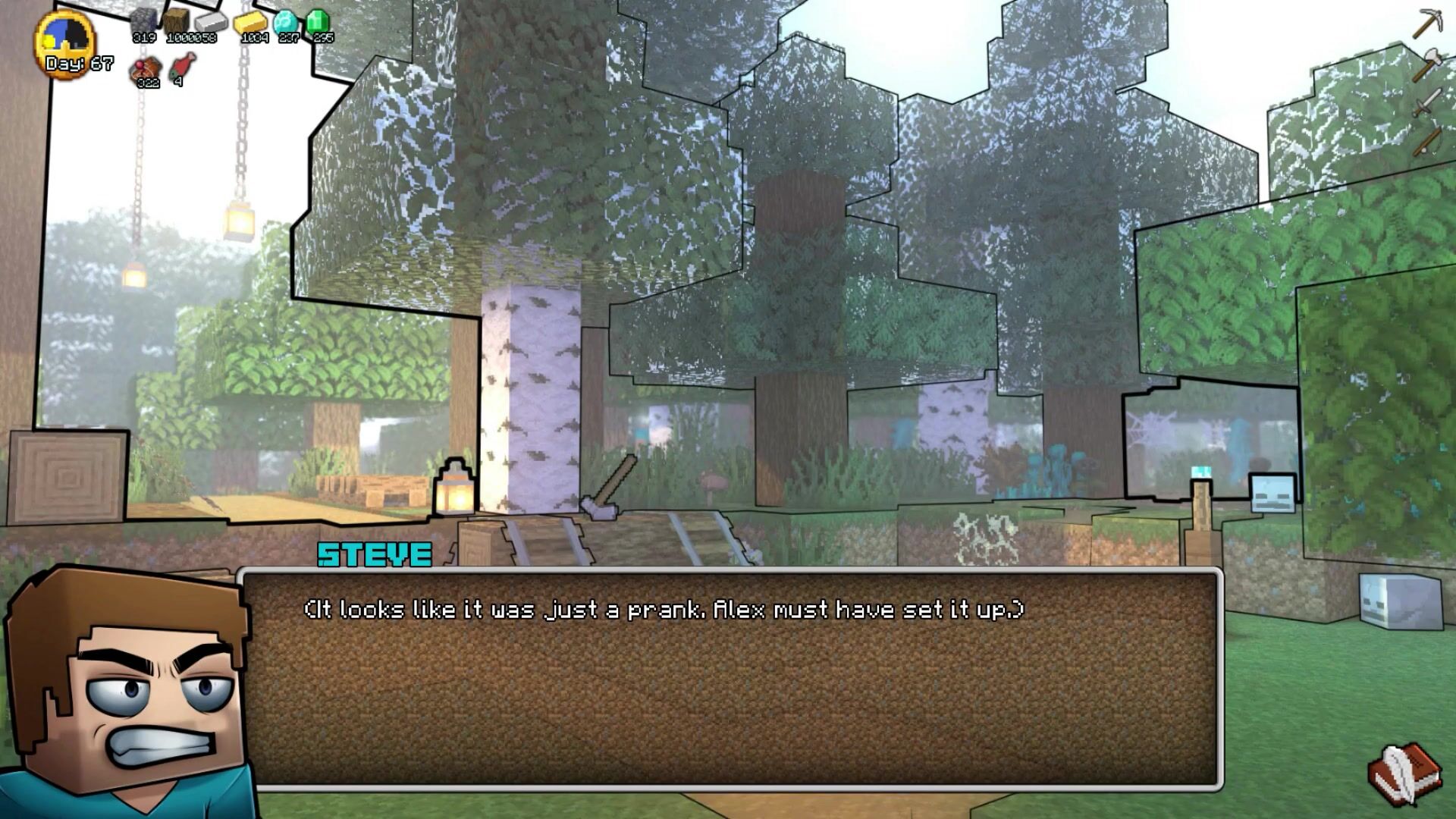Select the fishing rod tool icon
The image size is (1456, 819).
click(1427, 142)
